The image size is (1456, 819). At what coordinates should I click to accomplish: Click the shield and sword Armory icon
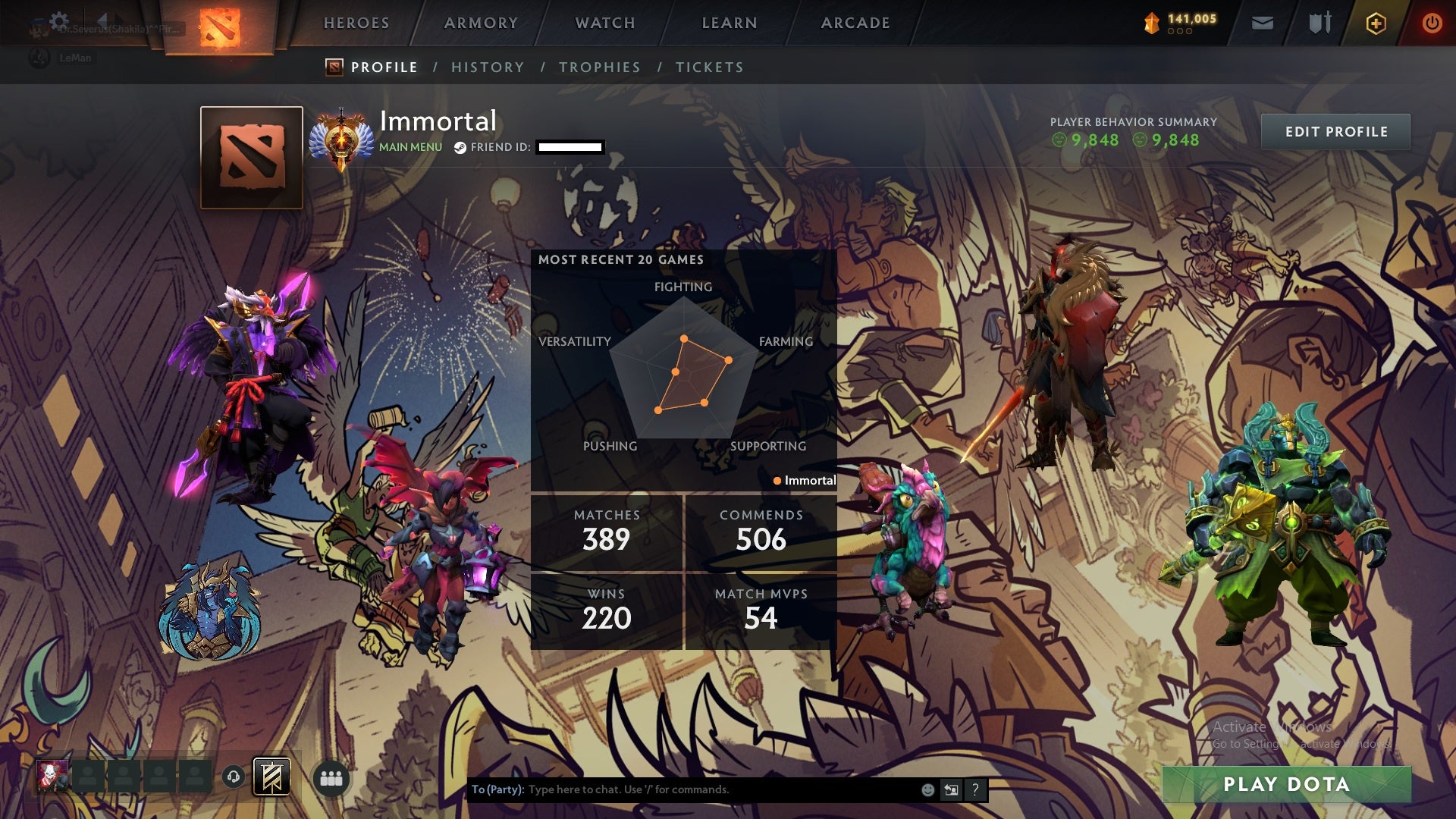(x=1318, y=23)
